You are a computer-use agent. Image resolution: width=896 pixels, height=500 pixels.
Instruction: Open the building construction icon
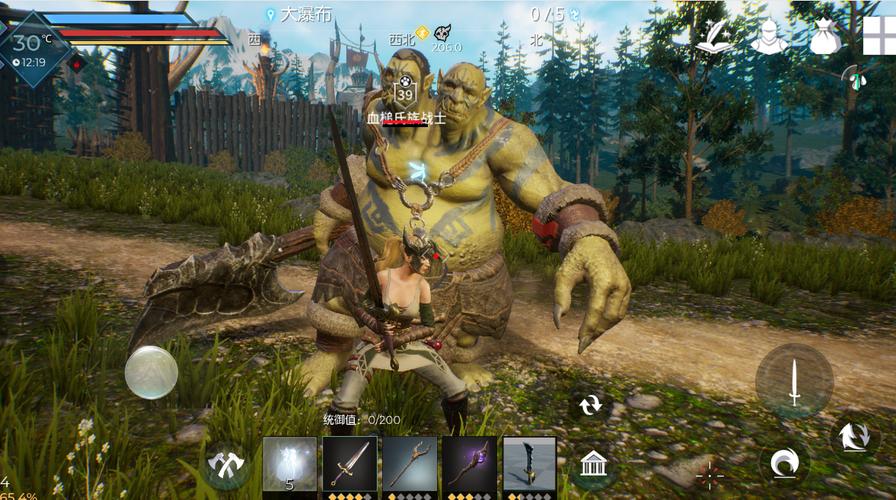[594, 464]
